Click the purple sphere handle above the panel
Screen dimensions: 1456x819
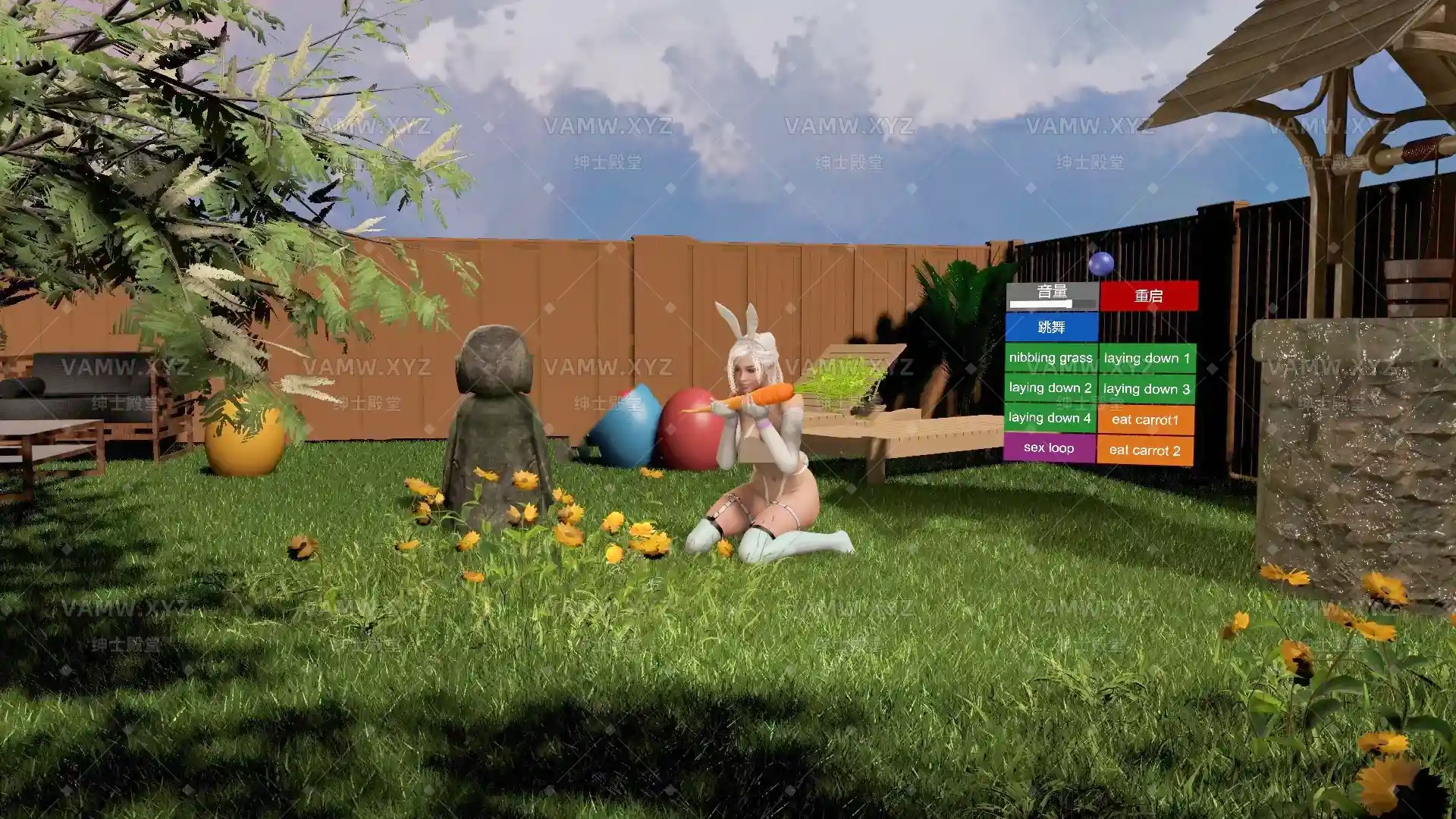[x=1102, y=265]
